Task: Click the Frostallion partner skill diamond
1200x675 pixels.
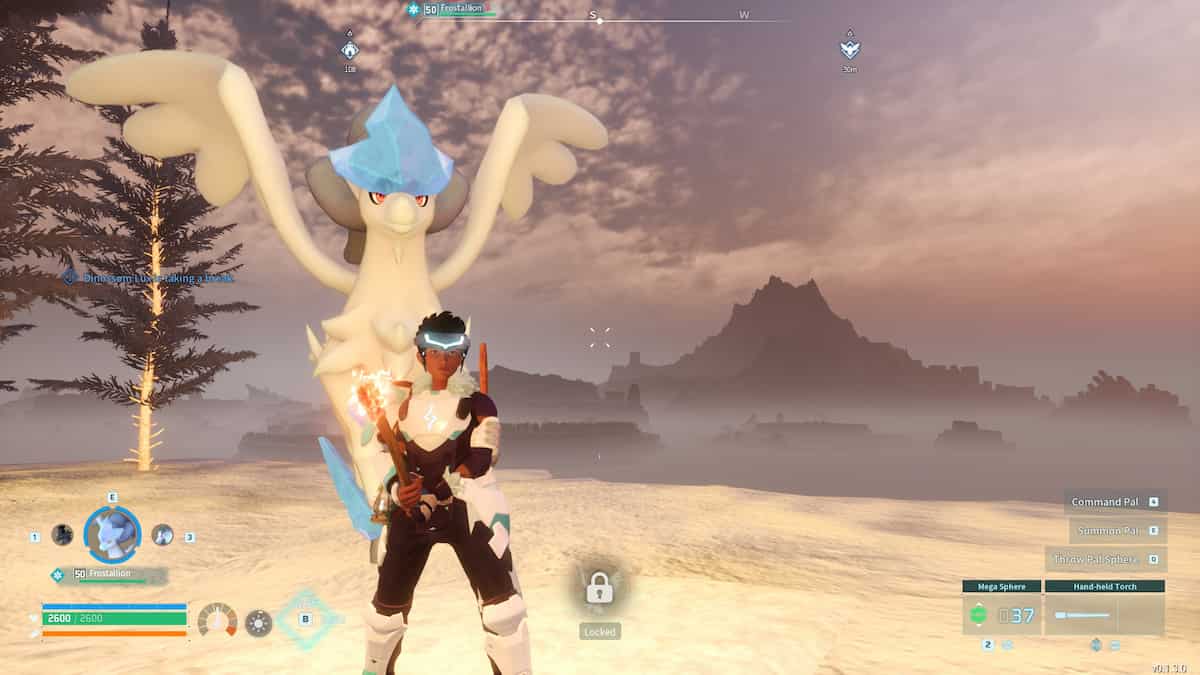Action: pyautogui.click(x=306, y=619)
